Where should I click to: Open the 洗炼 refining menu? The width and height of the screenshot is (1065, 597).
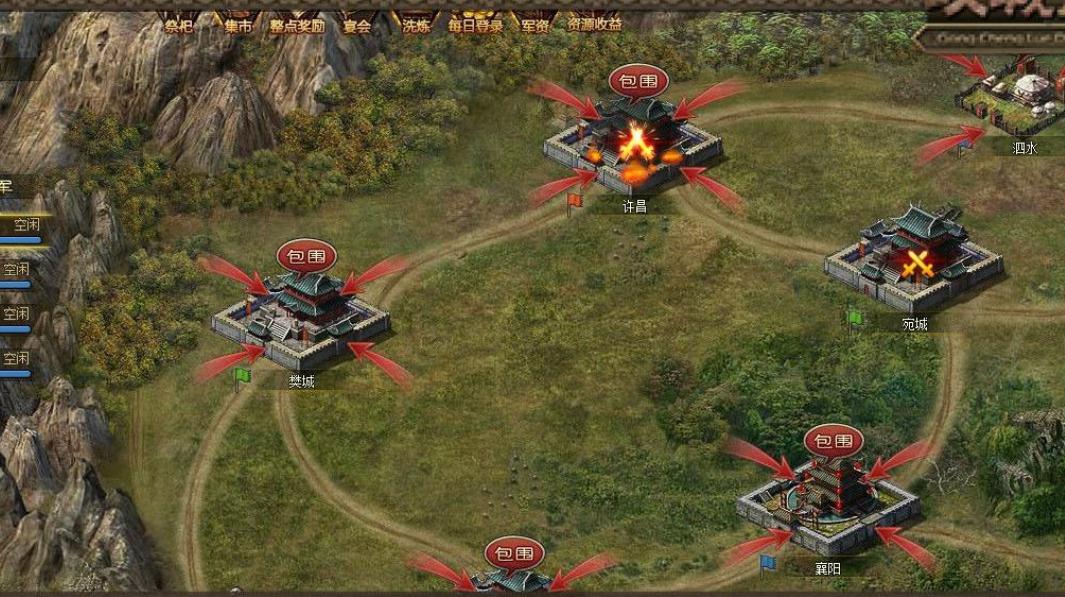[416, 26]
